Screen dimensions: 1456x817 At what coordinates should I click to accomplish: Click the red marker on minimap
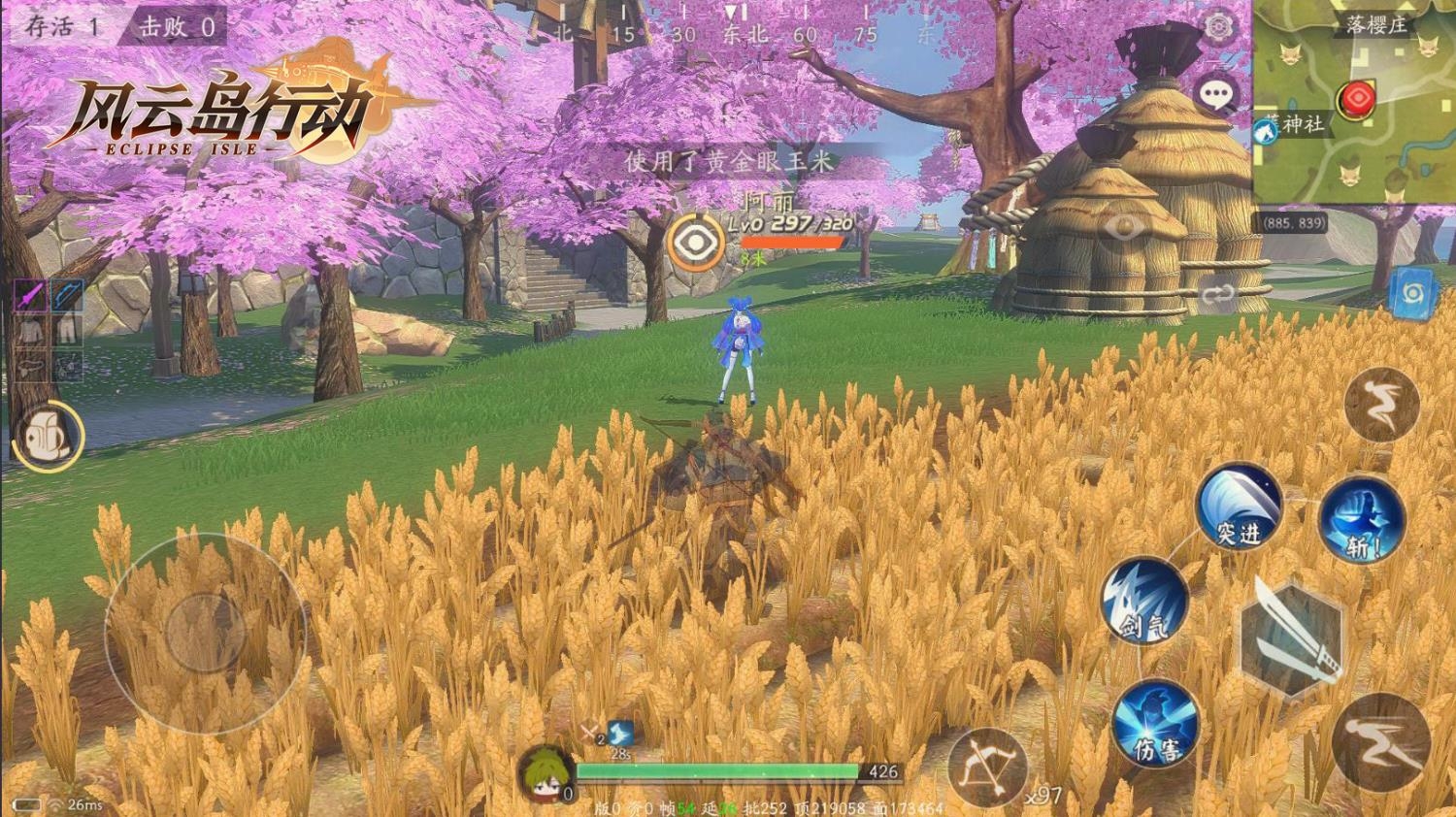click(x=1356, y=99)
